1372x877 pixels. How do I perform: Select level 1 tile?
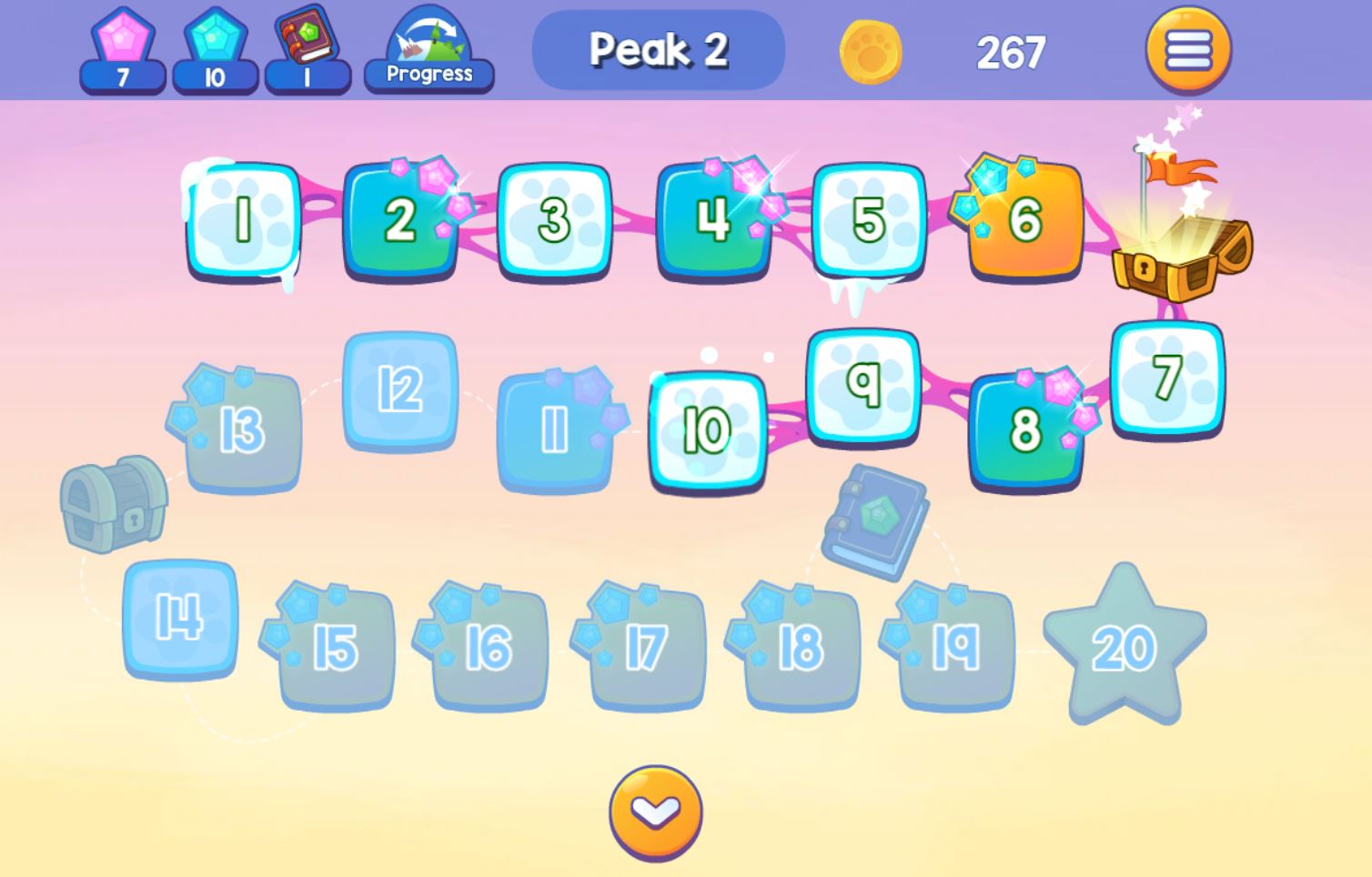tap(243, 219)
